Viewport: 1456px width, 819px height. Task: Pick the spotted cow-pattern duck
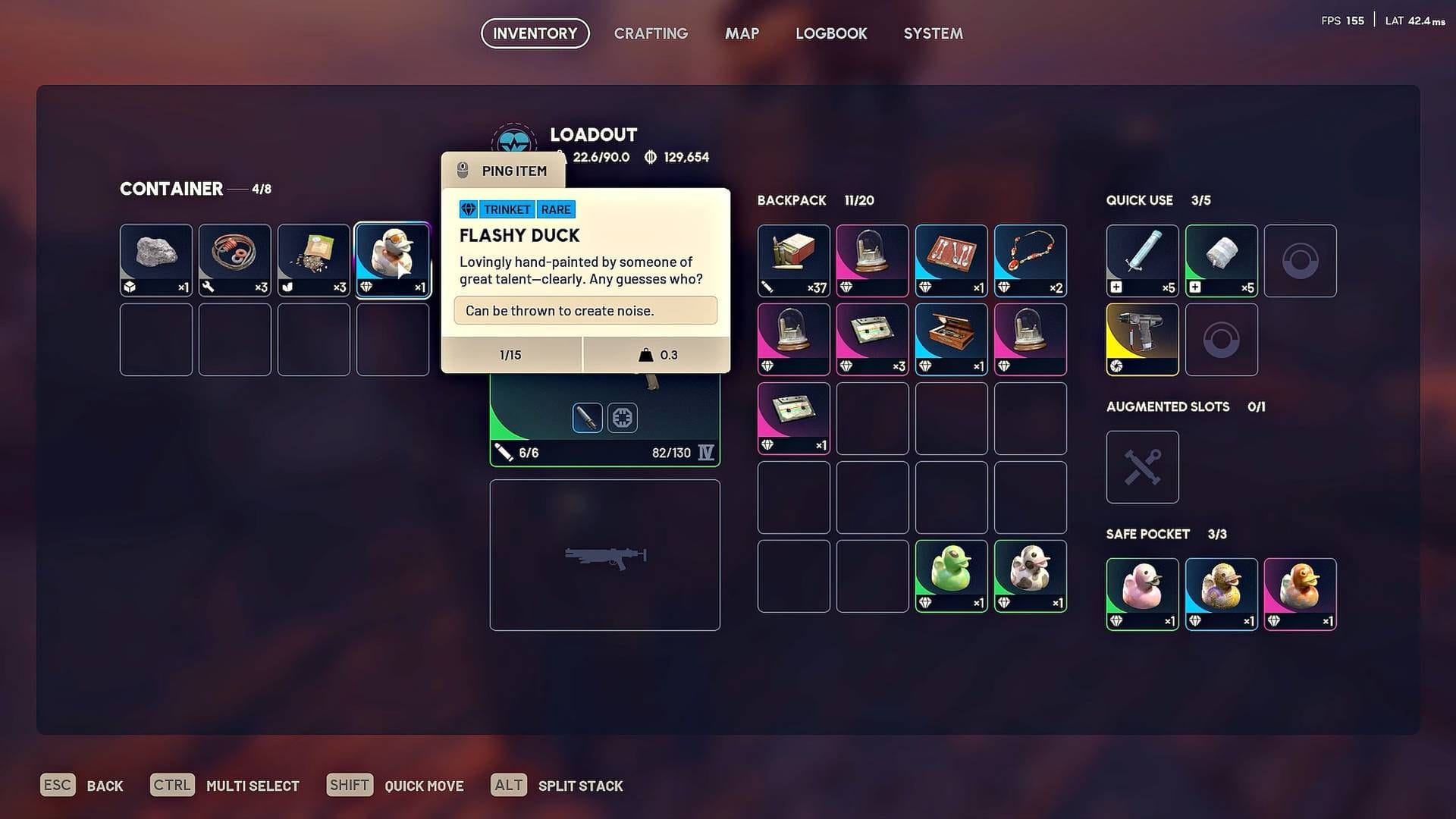coord(1031,575)
